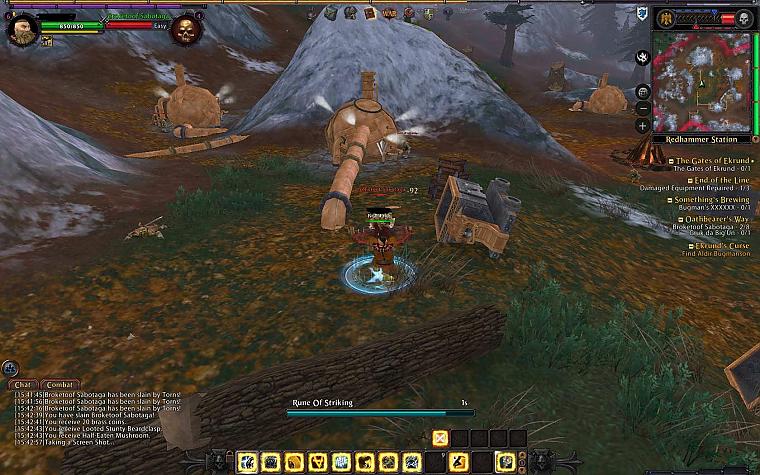This screenshot has width=760, height=475.
Task: Click the blue shield icon beside minimap
Action: click(x=641, y=13)
